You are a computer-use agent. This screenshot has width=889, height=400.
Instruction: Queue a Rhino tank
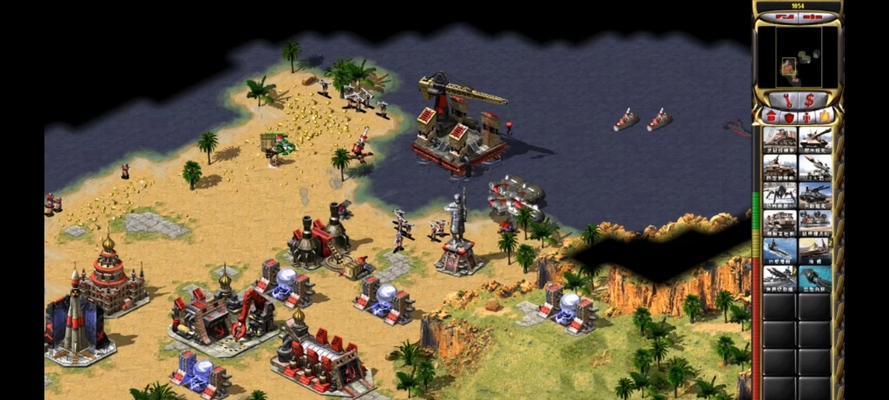click(815, 139)
